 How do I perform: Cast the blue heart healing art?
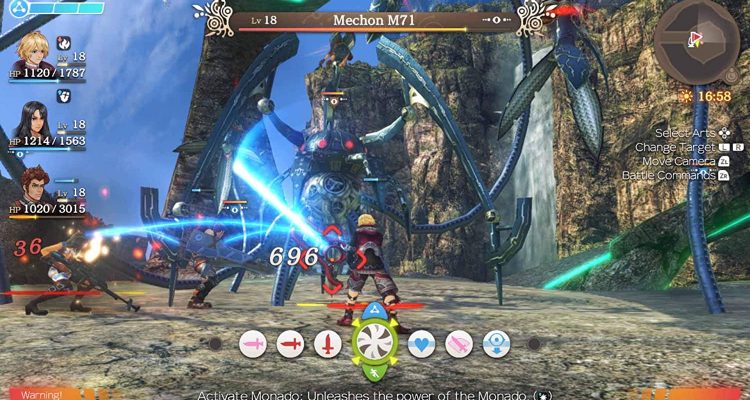[421, 344]
